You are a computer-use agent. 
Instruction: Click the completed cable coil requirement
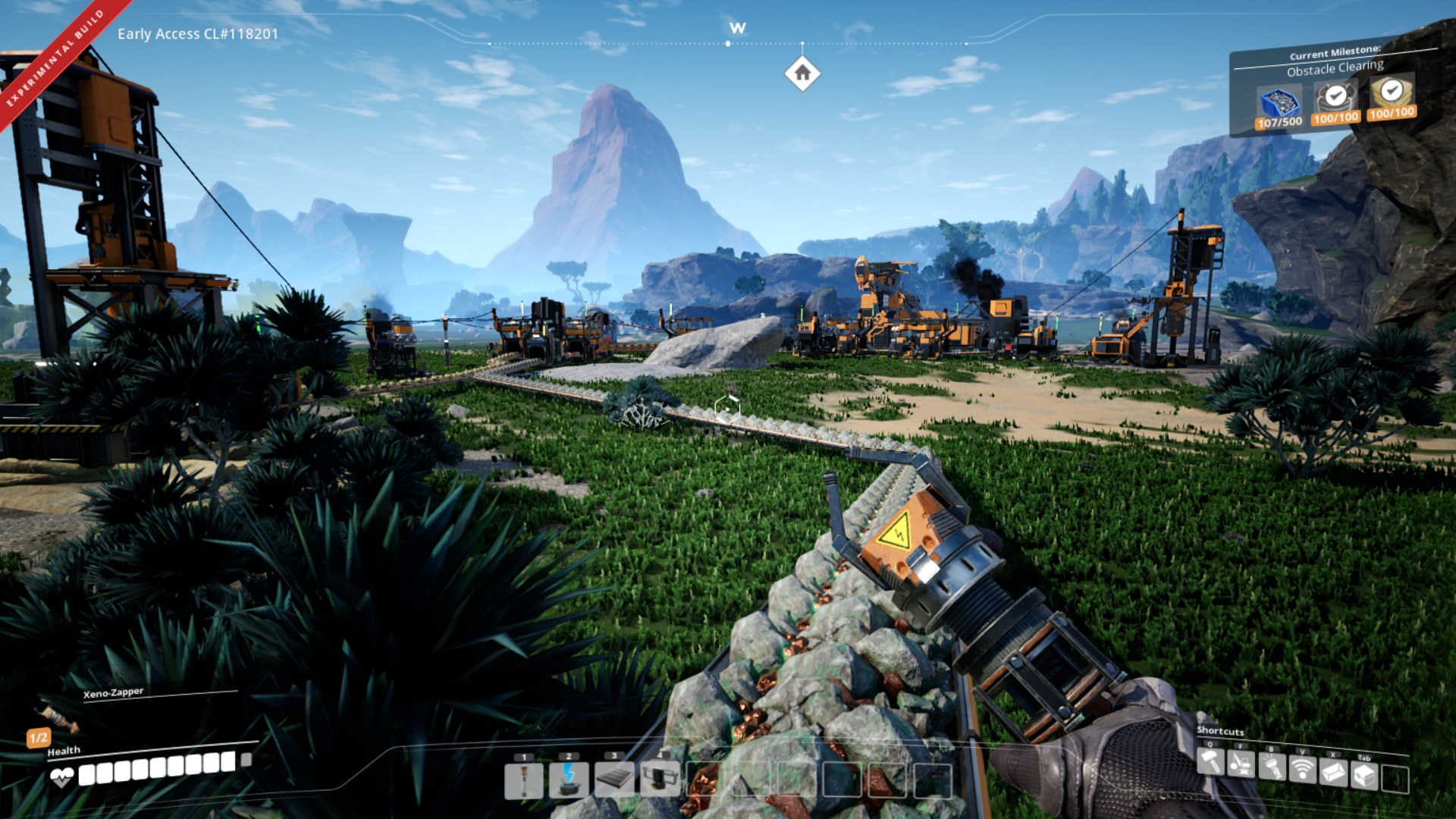(1335, 99)
